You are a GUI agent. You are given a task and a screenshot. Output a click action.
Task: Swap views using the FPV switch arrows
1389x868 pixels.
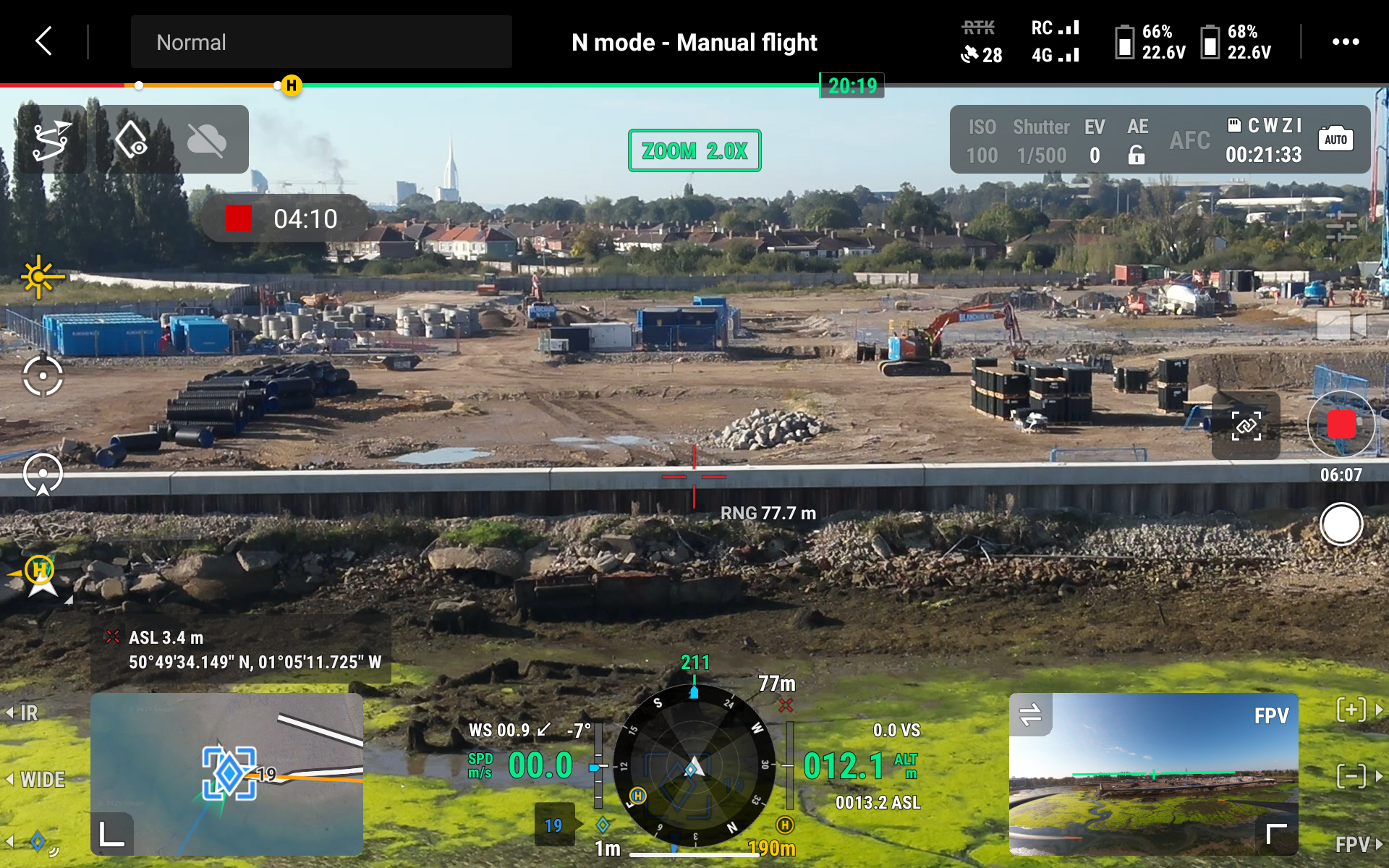pos(1030,715)
